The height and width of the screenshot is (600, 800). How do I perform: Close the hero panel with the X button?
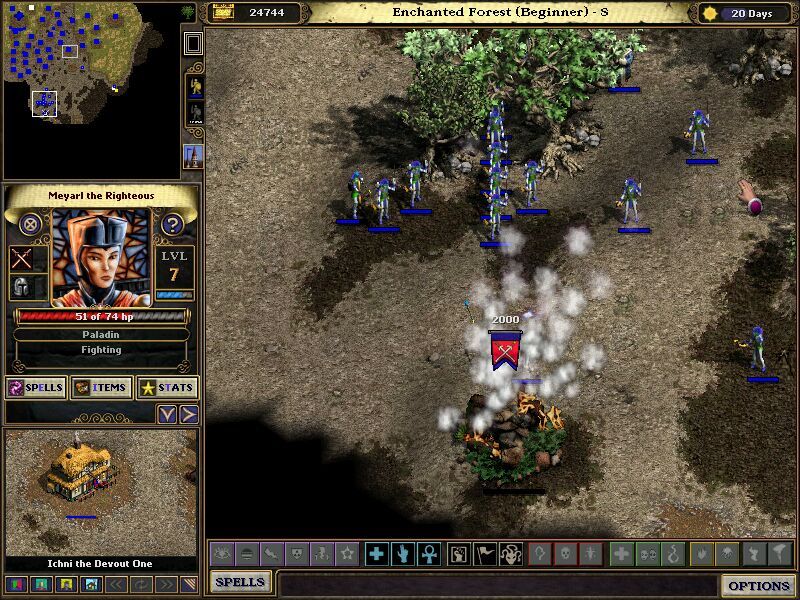point(31,224)
